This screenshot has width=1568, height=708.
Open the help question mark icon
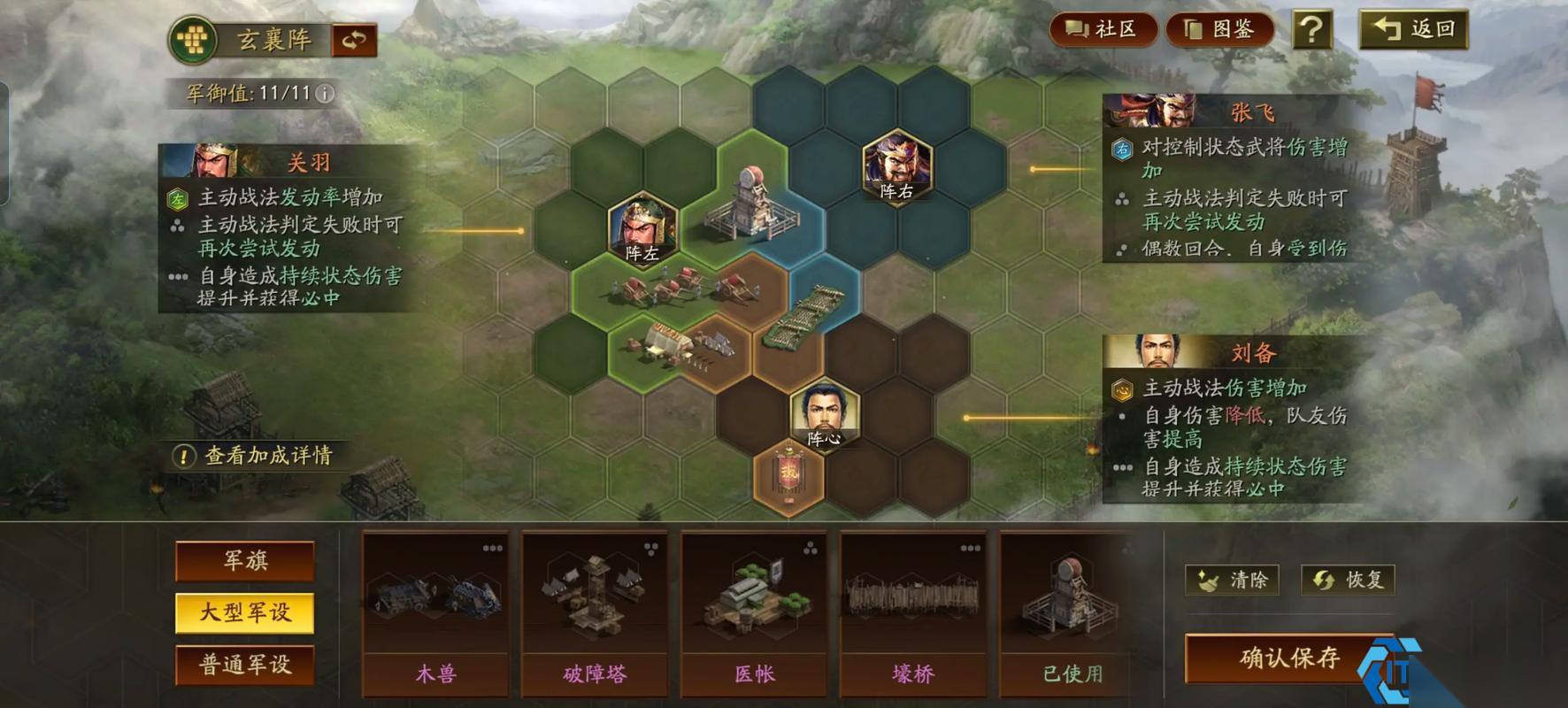click(1313, 29)
